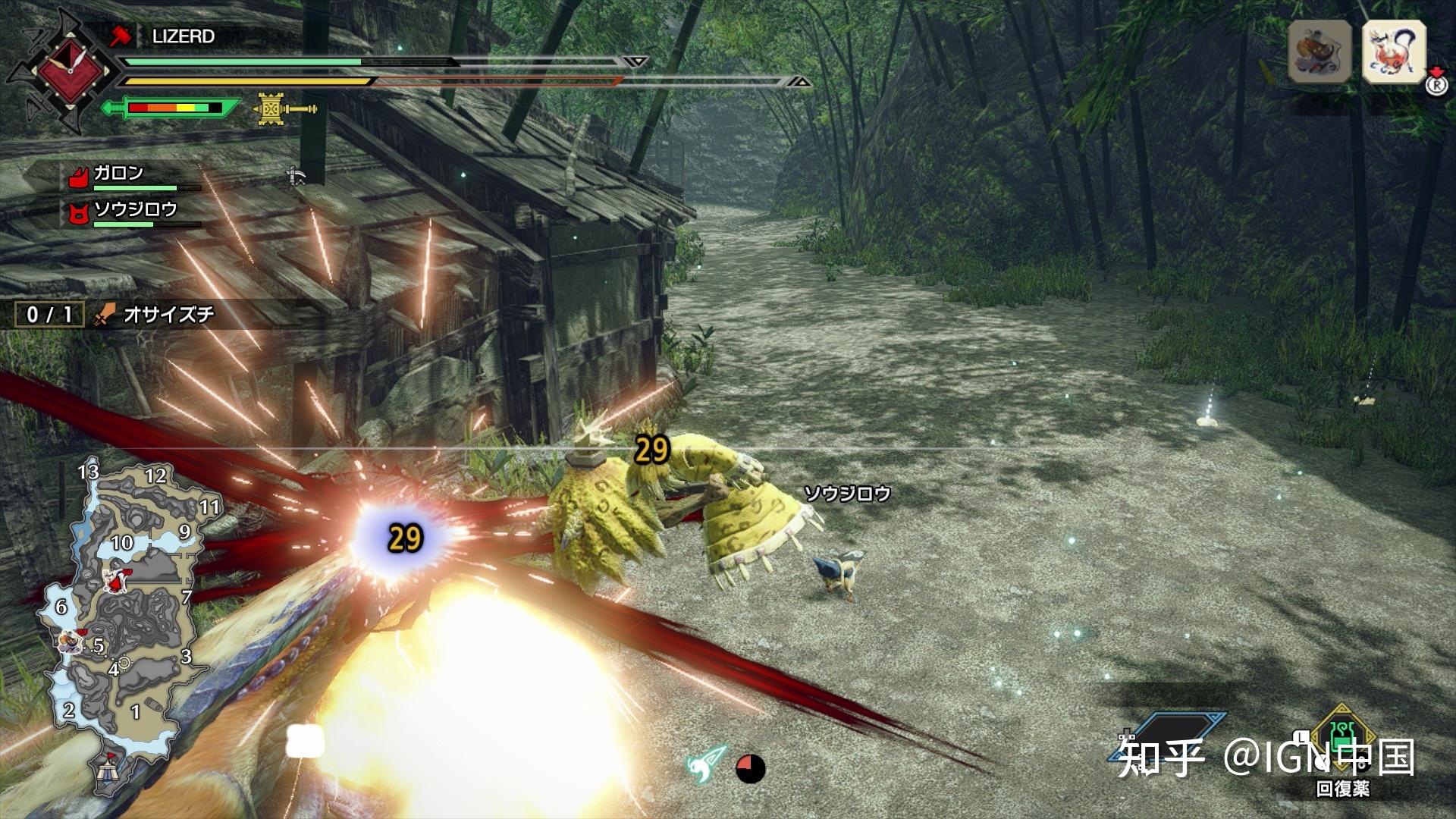Click the blue action bar panel
This screenshot has height=819, width=1456.
[x=1172, y=736]
